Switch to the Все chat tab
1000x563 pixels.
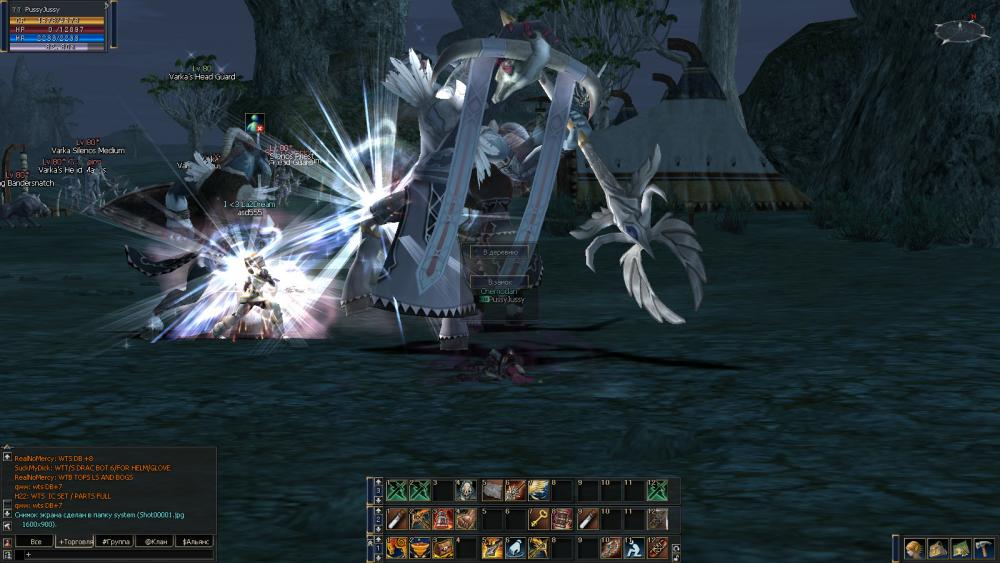tap(35, 541)
